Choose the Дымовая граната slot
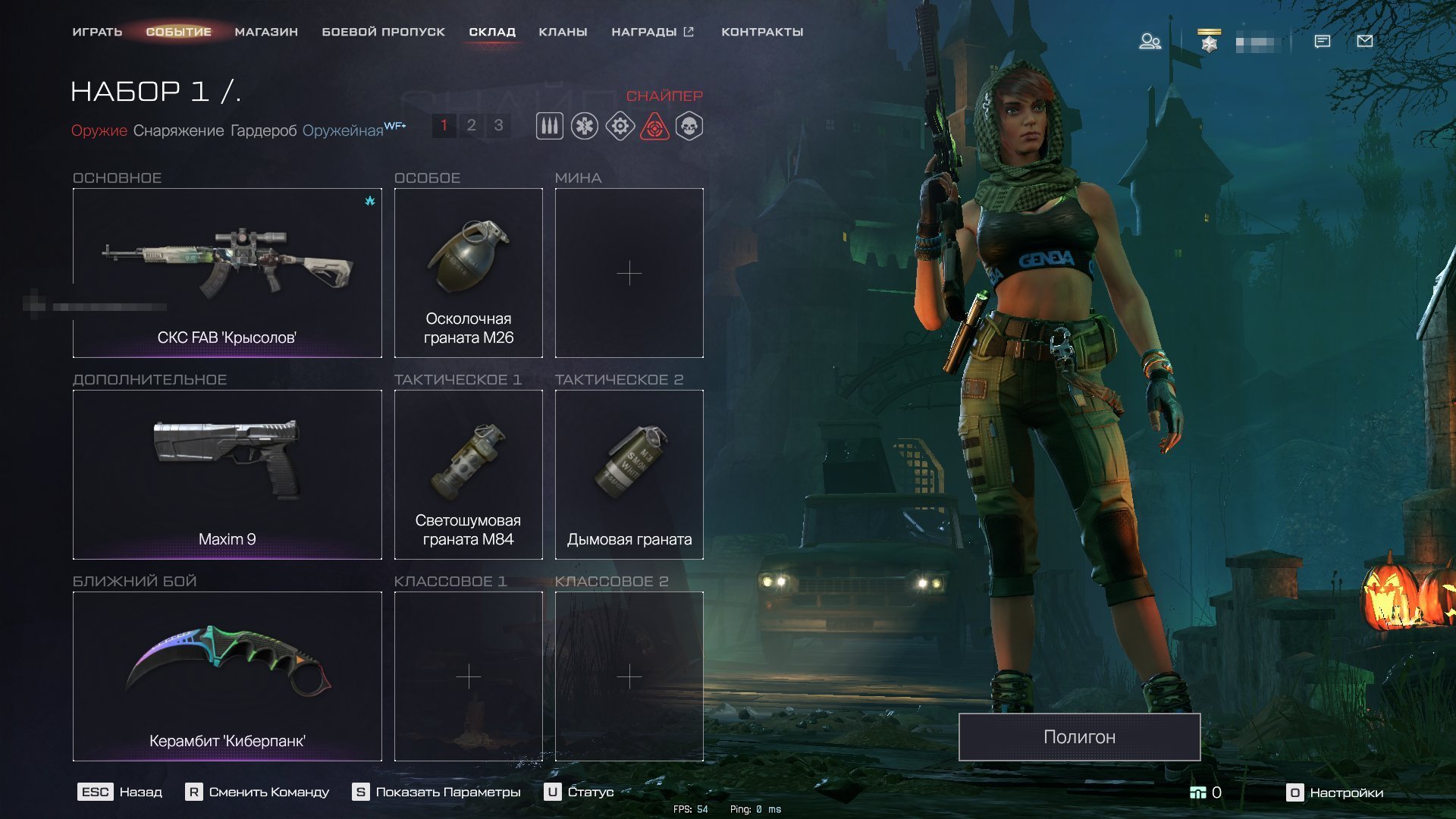1456x819 pixels. pyautogui.click(x=629, y=475)
